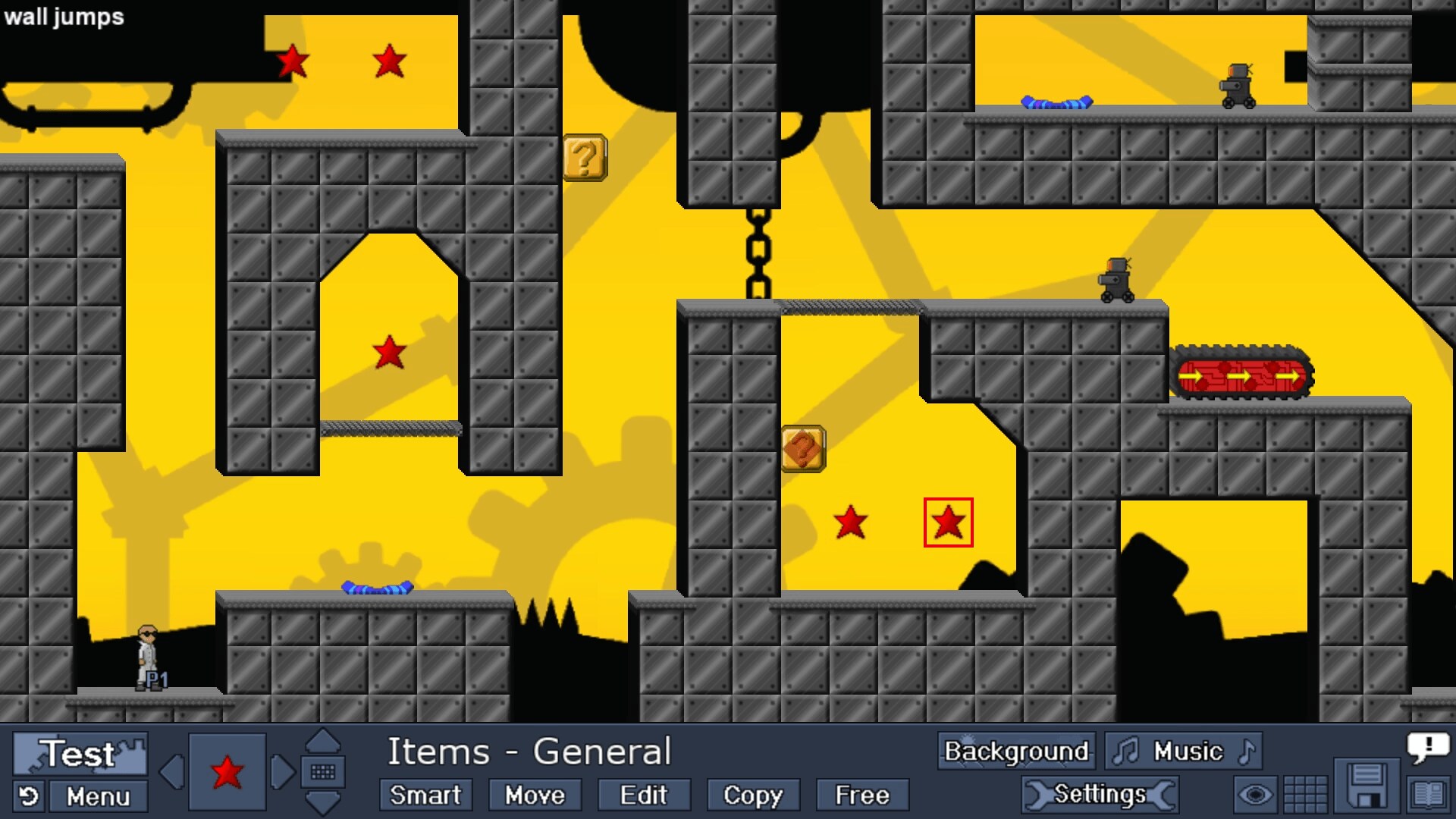Click the left arrow to select previous item
1456x819 pixels.
pyautogui.click(x=171, y=773)
